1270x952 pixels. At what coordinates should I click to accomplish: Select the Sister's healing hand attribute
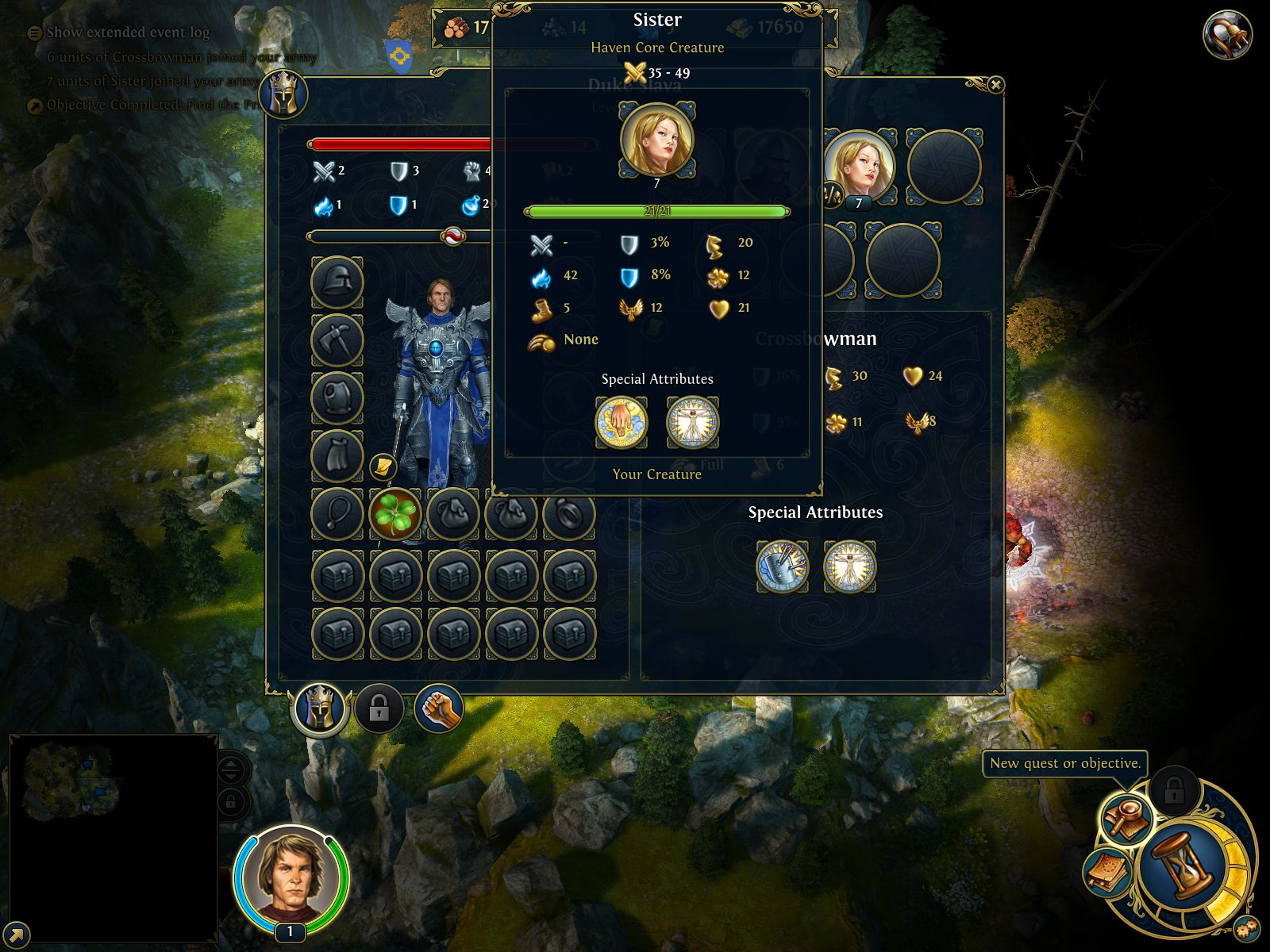point(622,422)
